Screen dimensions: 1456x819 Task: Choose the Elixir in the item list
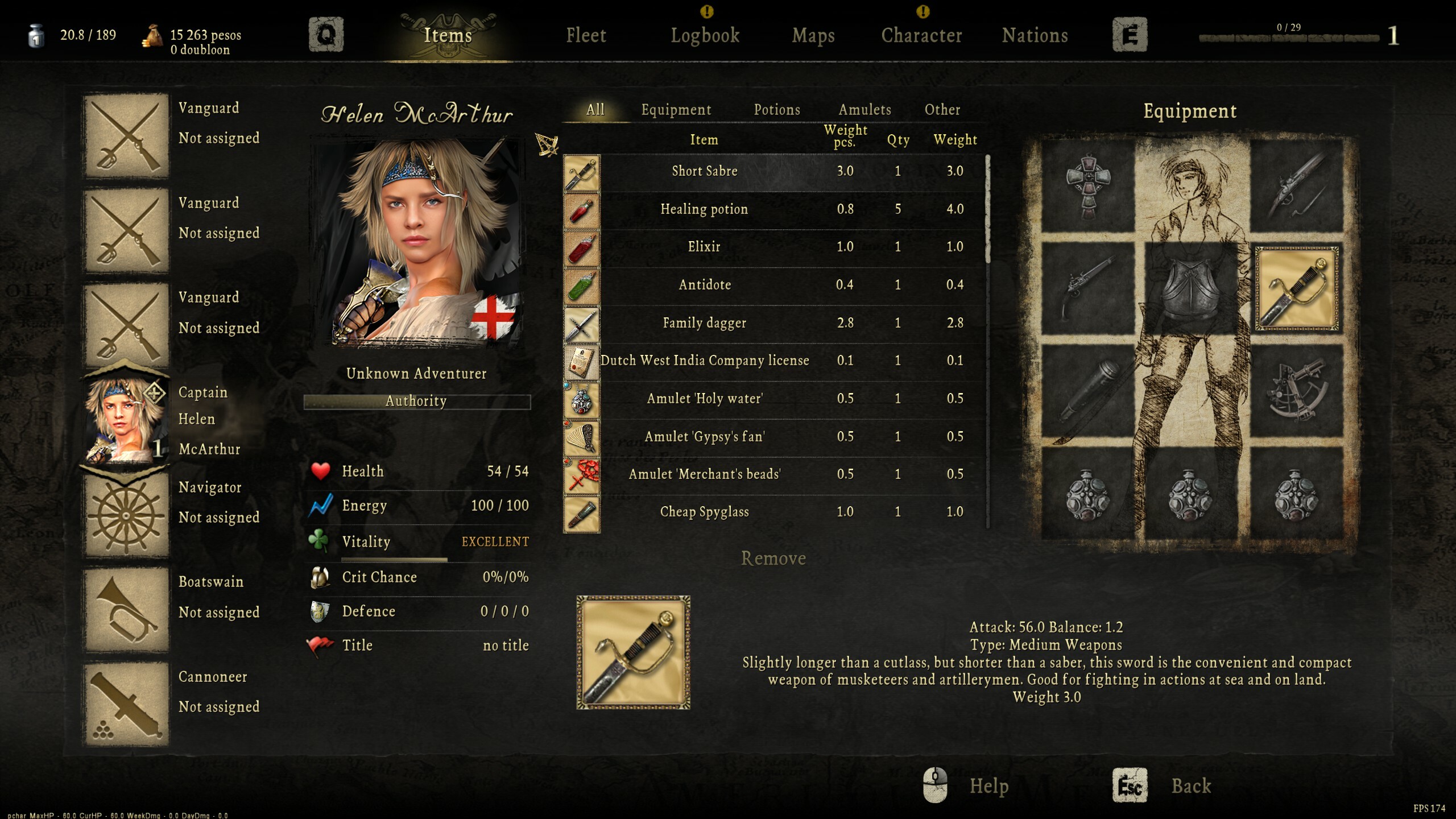[x=704, y=247]
